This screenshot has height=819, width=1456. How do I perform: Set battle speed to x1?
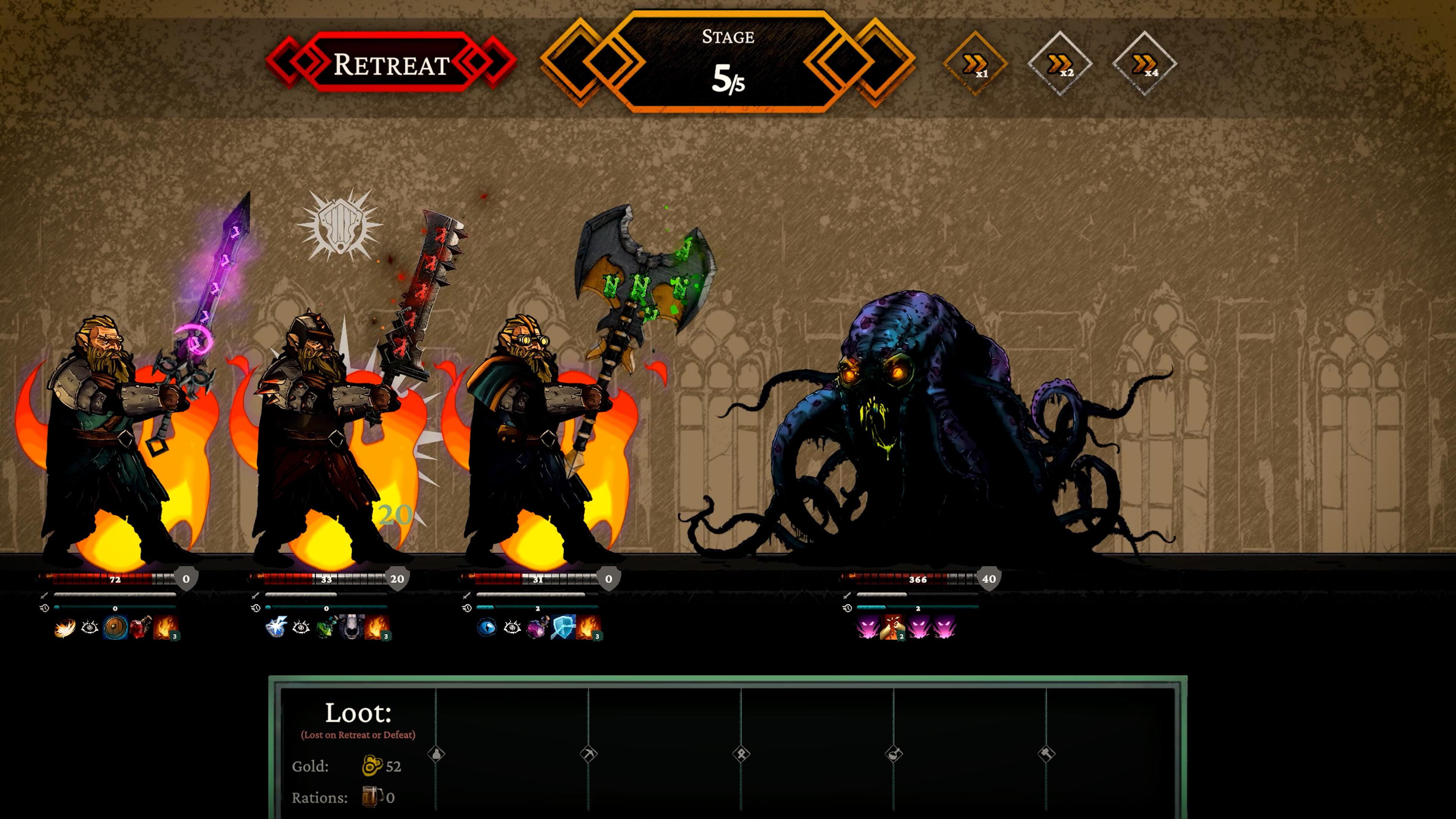tap(975, 64)
